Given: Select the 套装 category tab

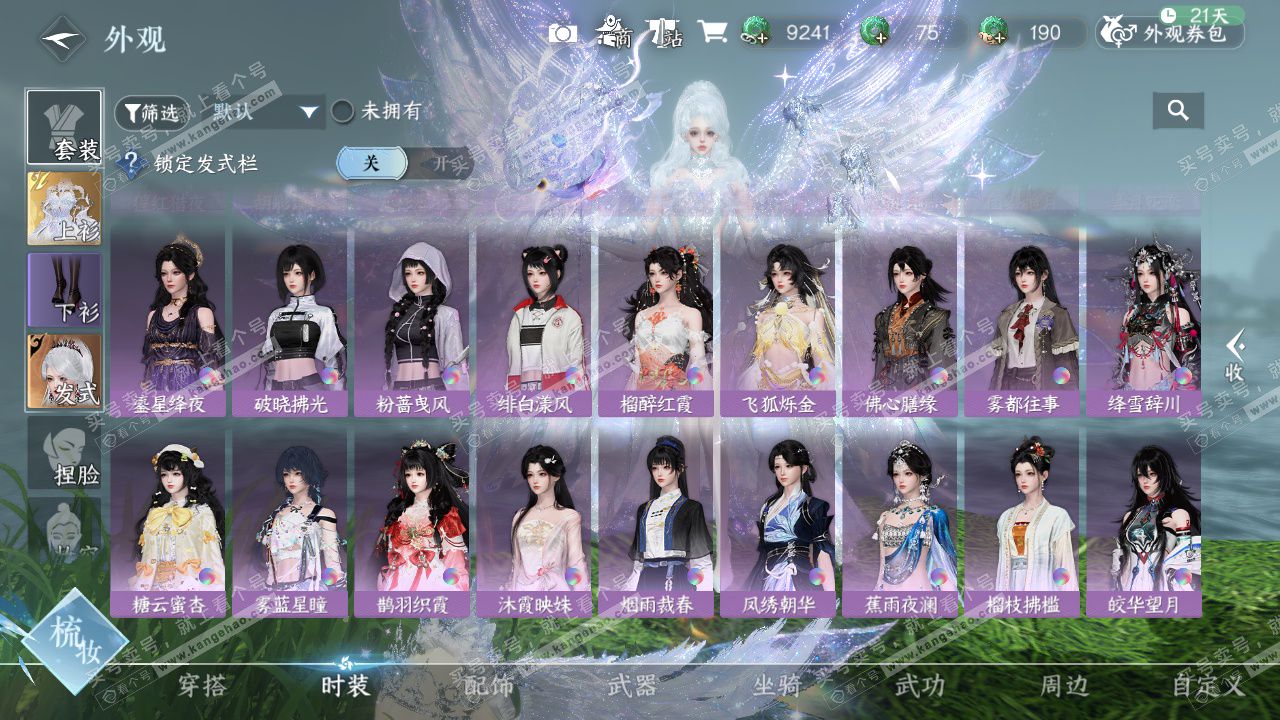Looking at the screenshot, I should pyautogui.click(x=64, y=128).
